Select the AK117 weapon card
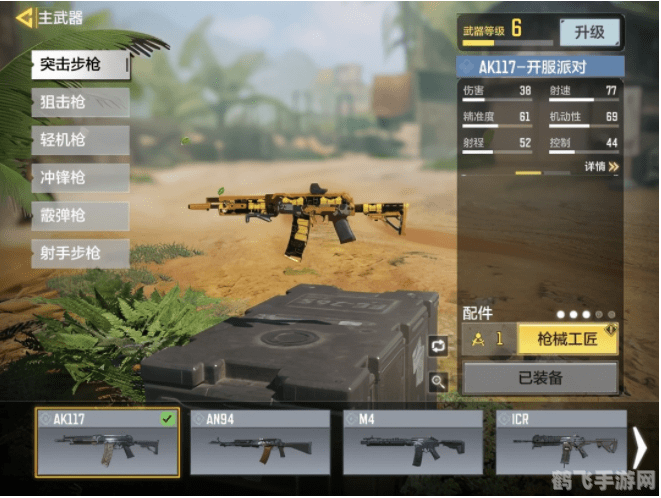This screenshot has width=661, height=498. click(x=107, y=442)
